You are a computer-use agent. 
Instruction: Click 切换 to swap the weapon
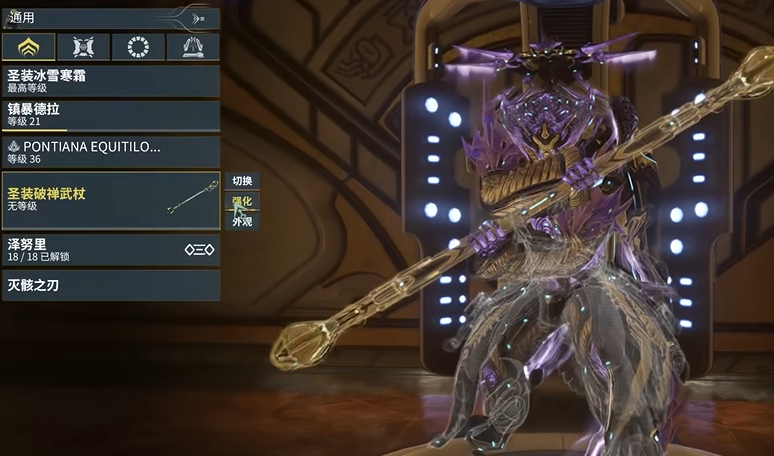(x=242, y=181)
